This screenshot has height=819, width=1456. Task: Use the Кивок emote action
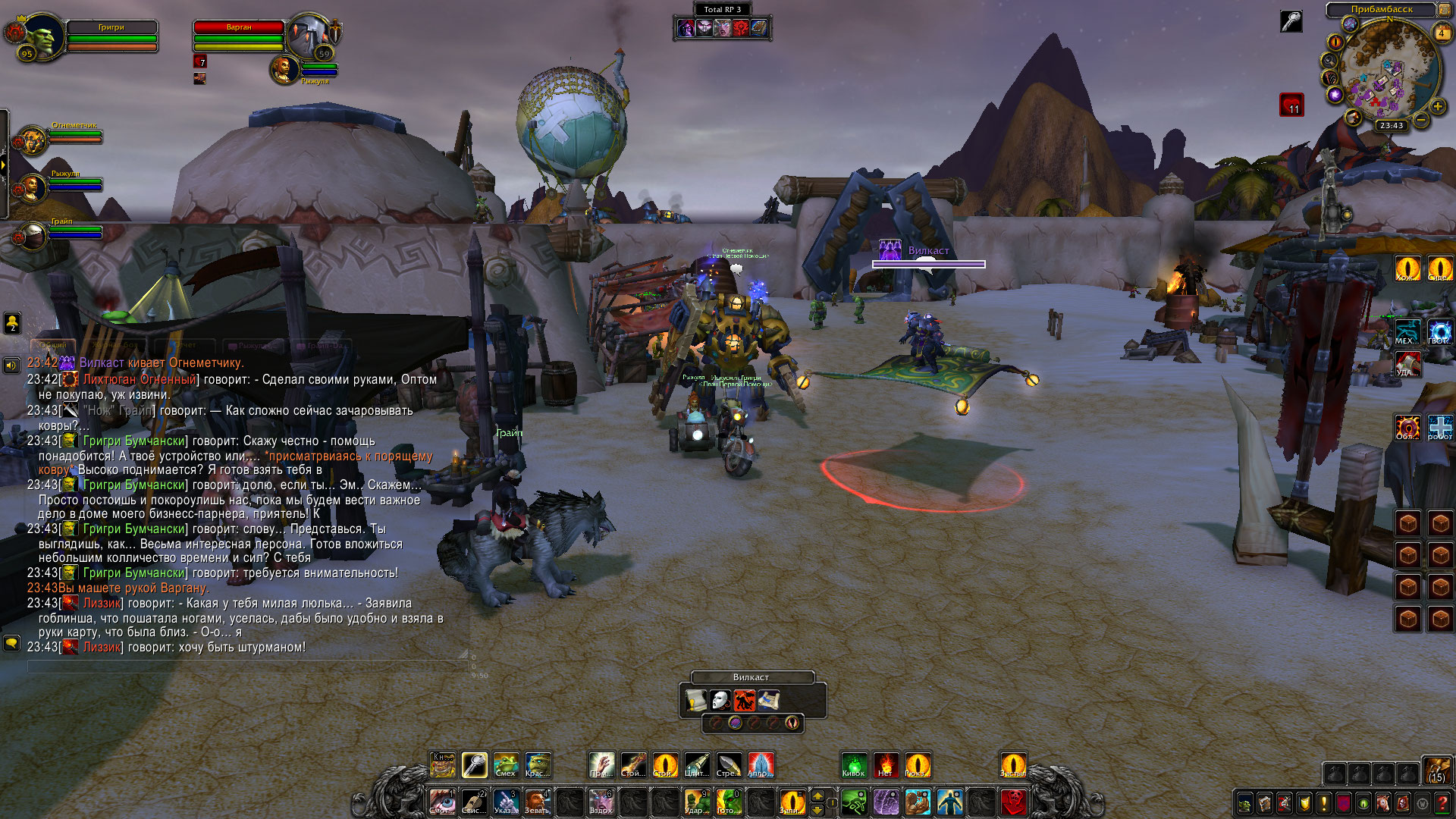pyautogui.click(x=854, y=764)
